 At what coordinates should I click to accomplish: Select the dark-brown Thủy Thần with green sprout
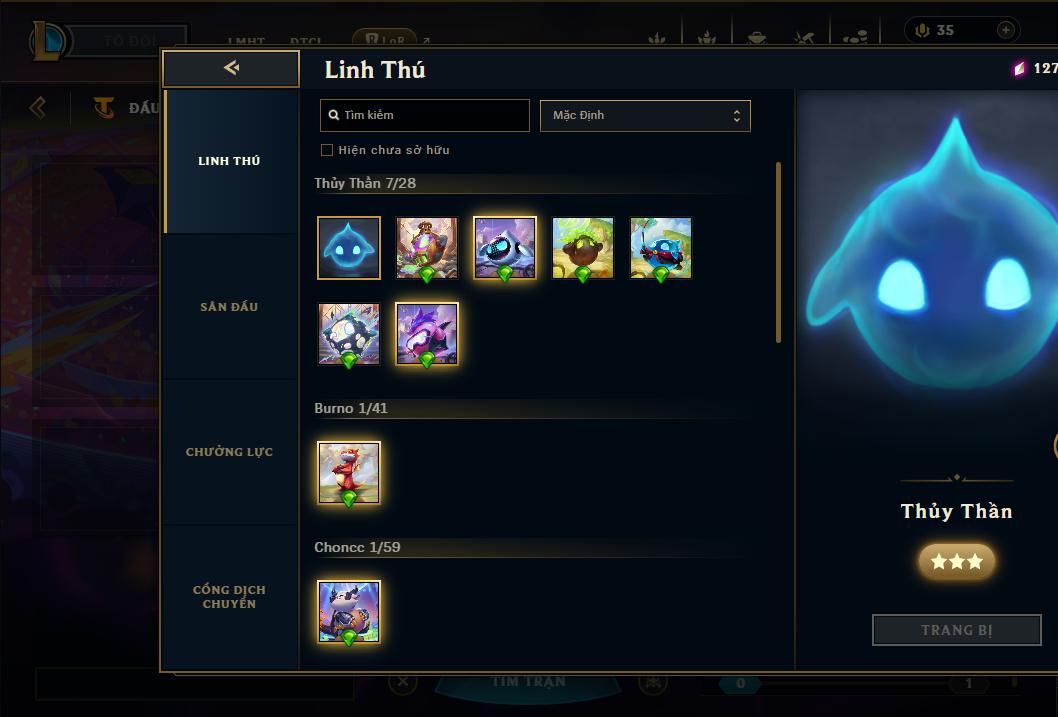583,247
